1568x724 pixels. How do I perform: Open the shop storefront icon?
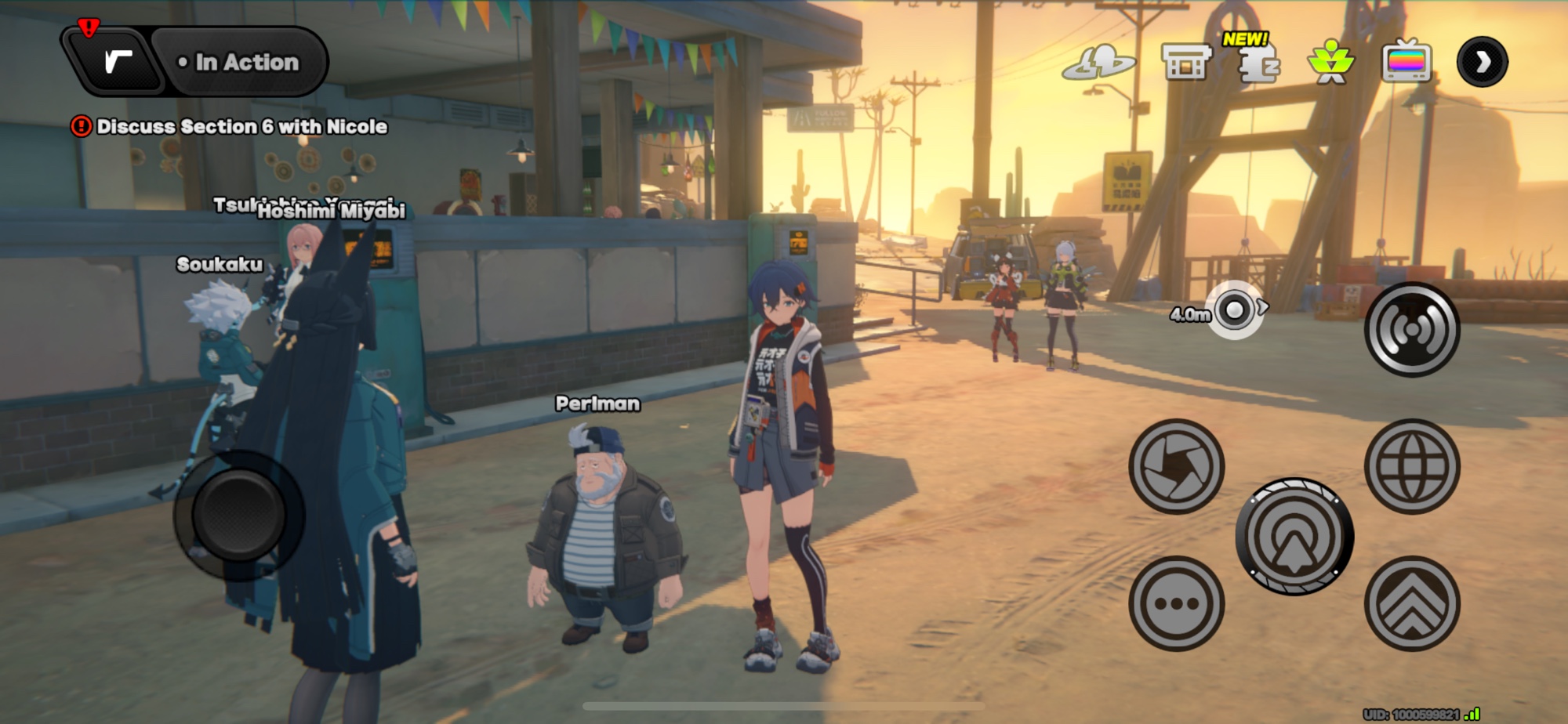(x=1185, y=63)
